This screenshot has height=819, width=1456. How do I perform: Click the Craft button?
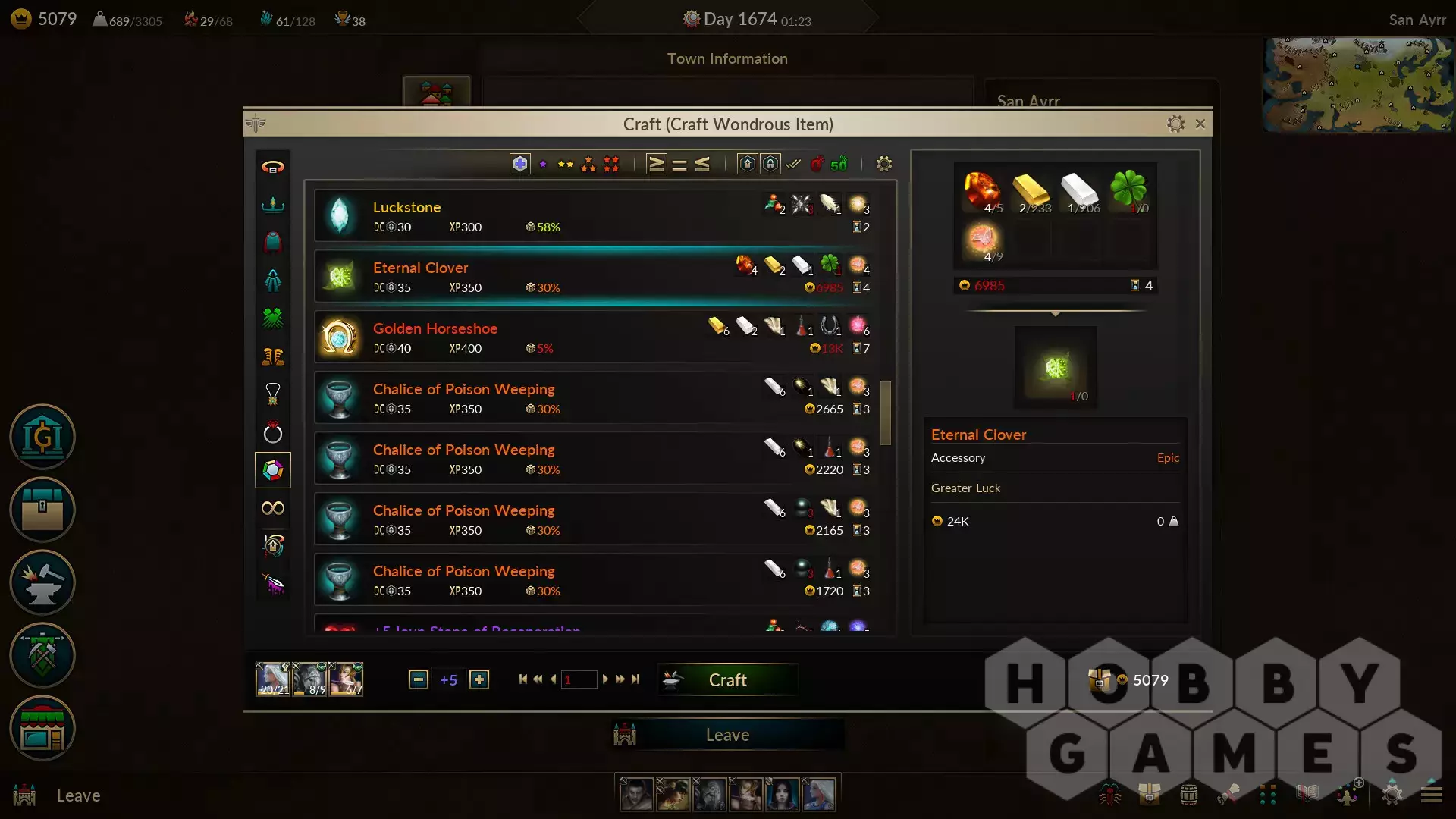click(727, 680)
